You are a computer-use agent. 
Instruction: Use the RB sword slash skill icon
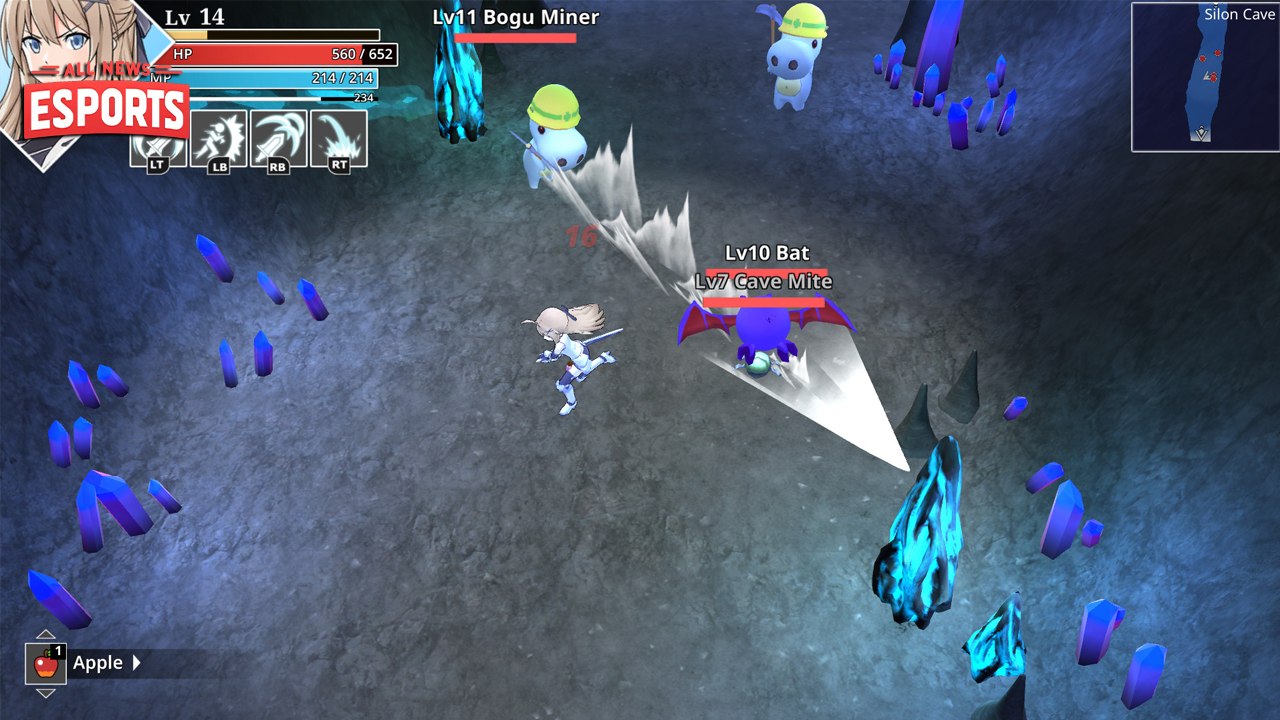coord(280,139)
